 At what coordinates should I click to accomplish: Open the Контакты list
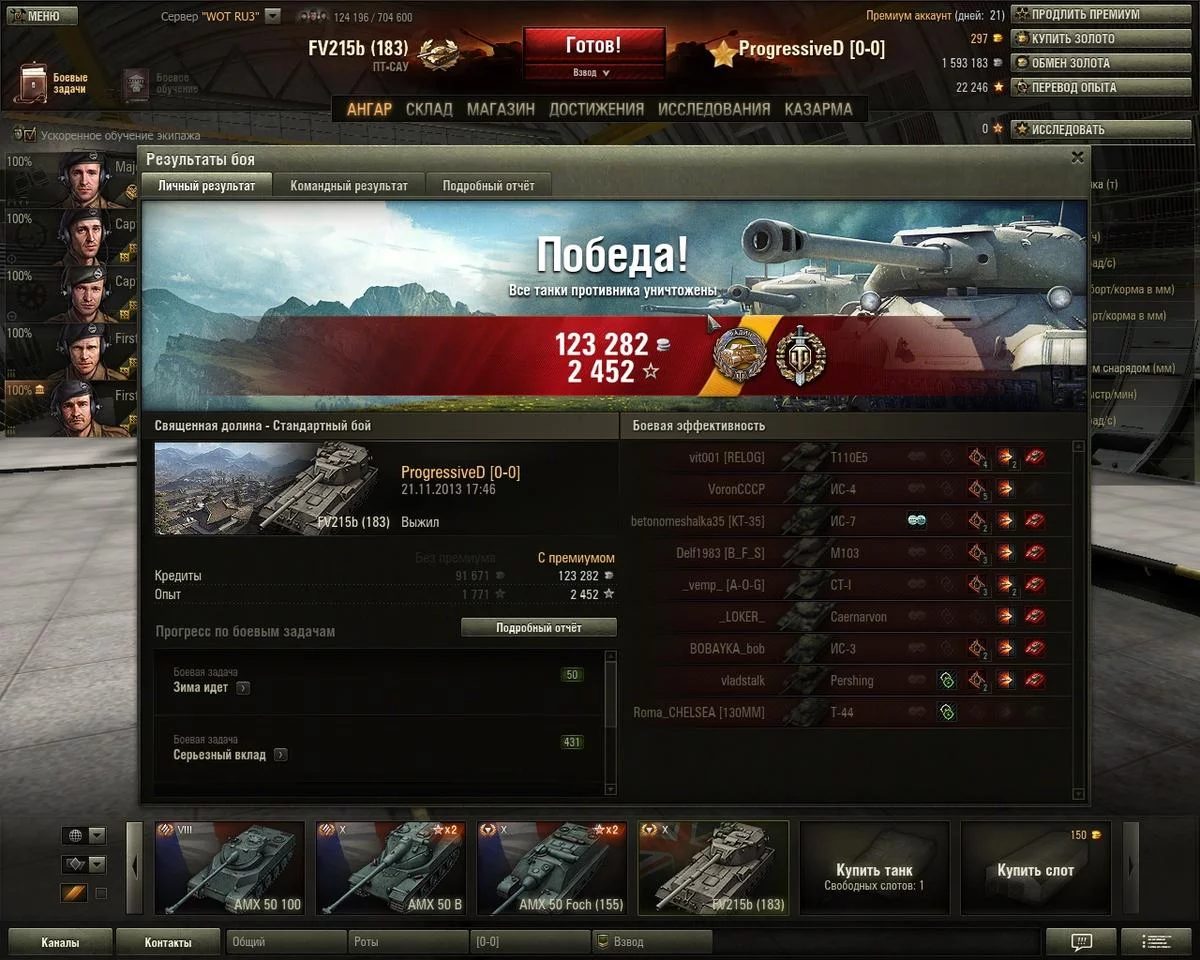coord(167,942)
